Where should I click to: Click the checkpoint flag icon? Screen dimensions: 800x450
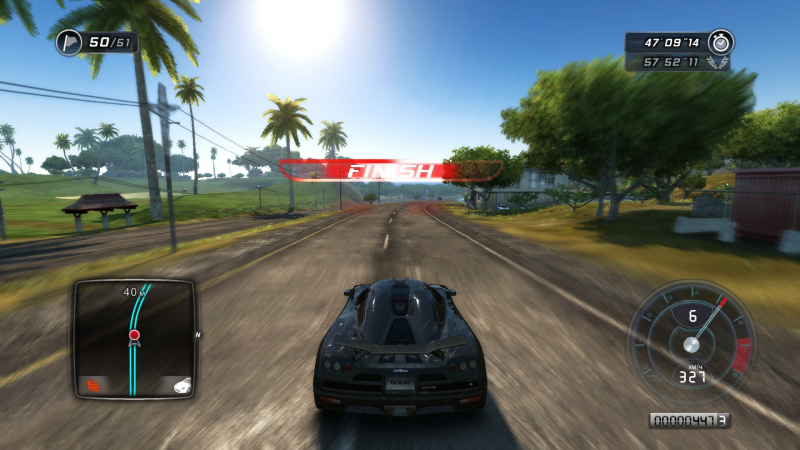tap(68, 42)
